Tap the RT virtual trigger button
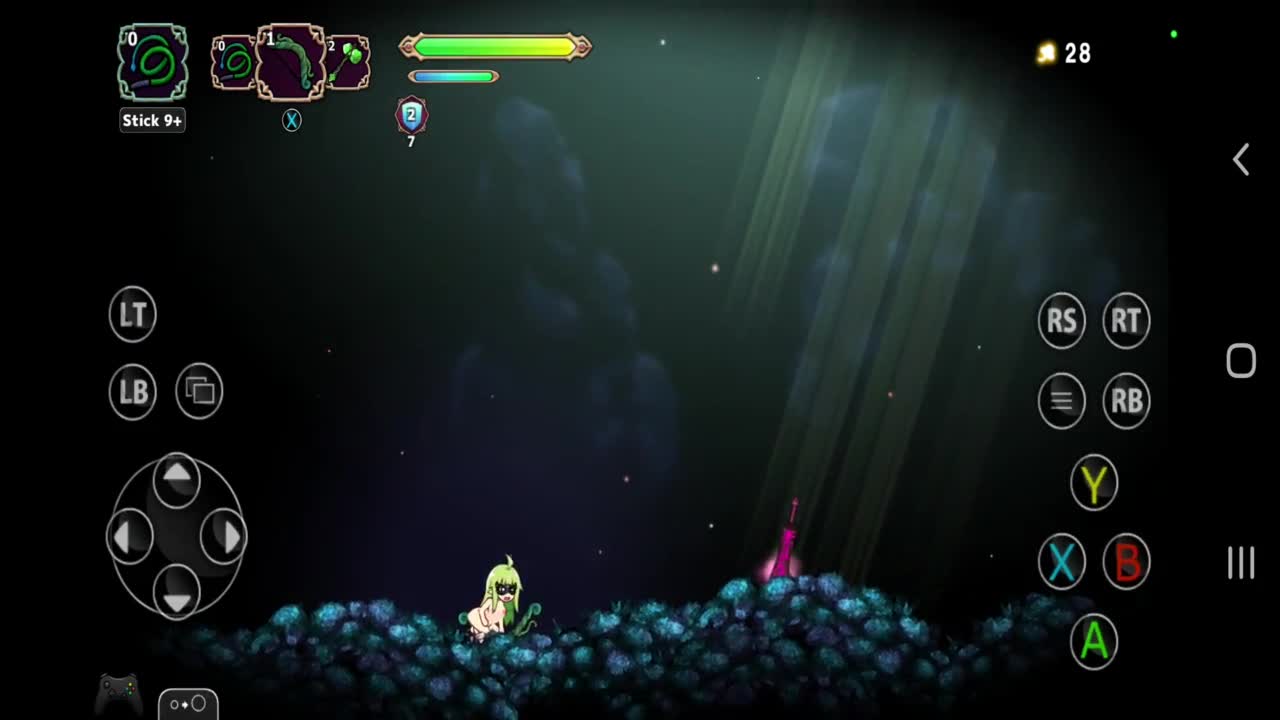The width and height of the screenshot is (1280, 720). (x=1126, y=321)
